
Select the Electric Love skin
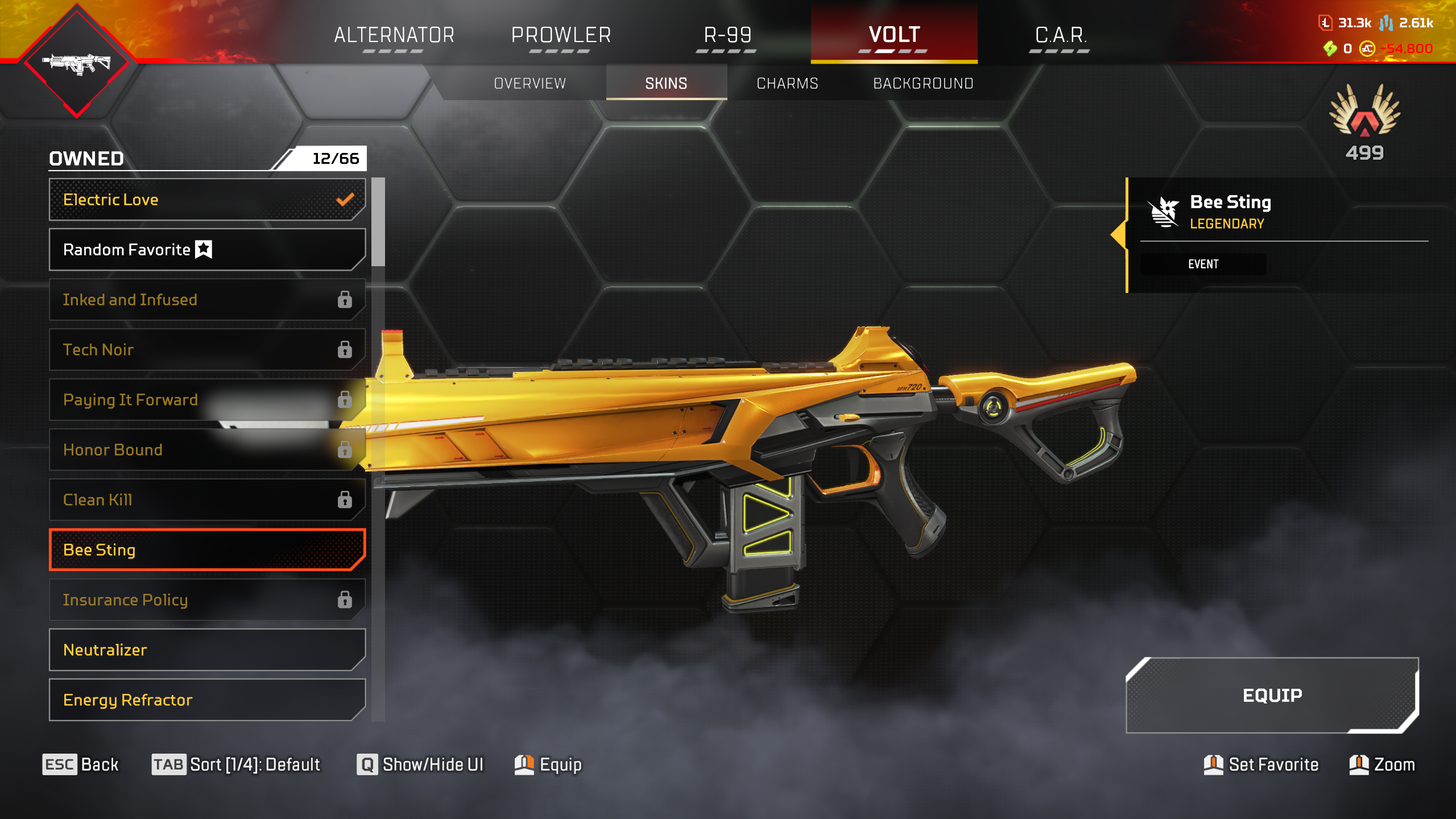(207, 200)
